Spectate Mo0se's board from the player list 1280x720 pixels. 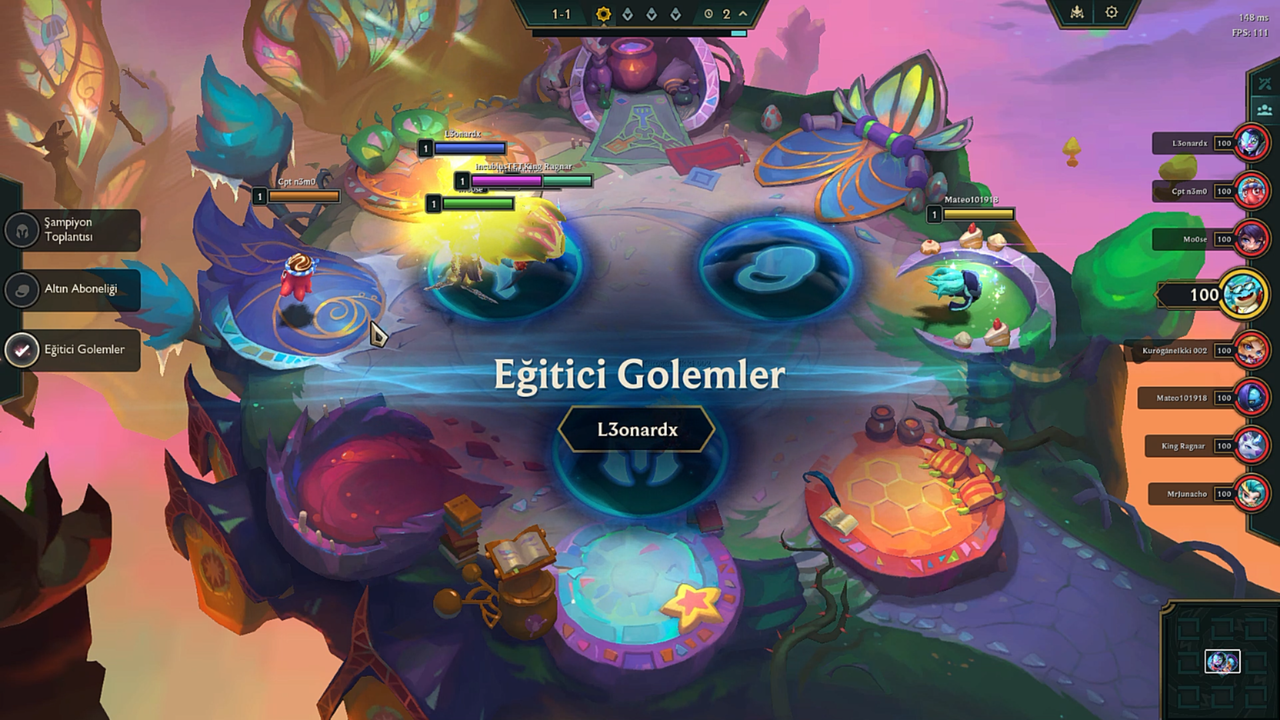[x=1251, y=239]
